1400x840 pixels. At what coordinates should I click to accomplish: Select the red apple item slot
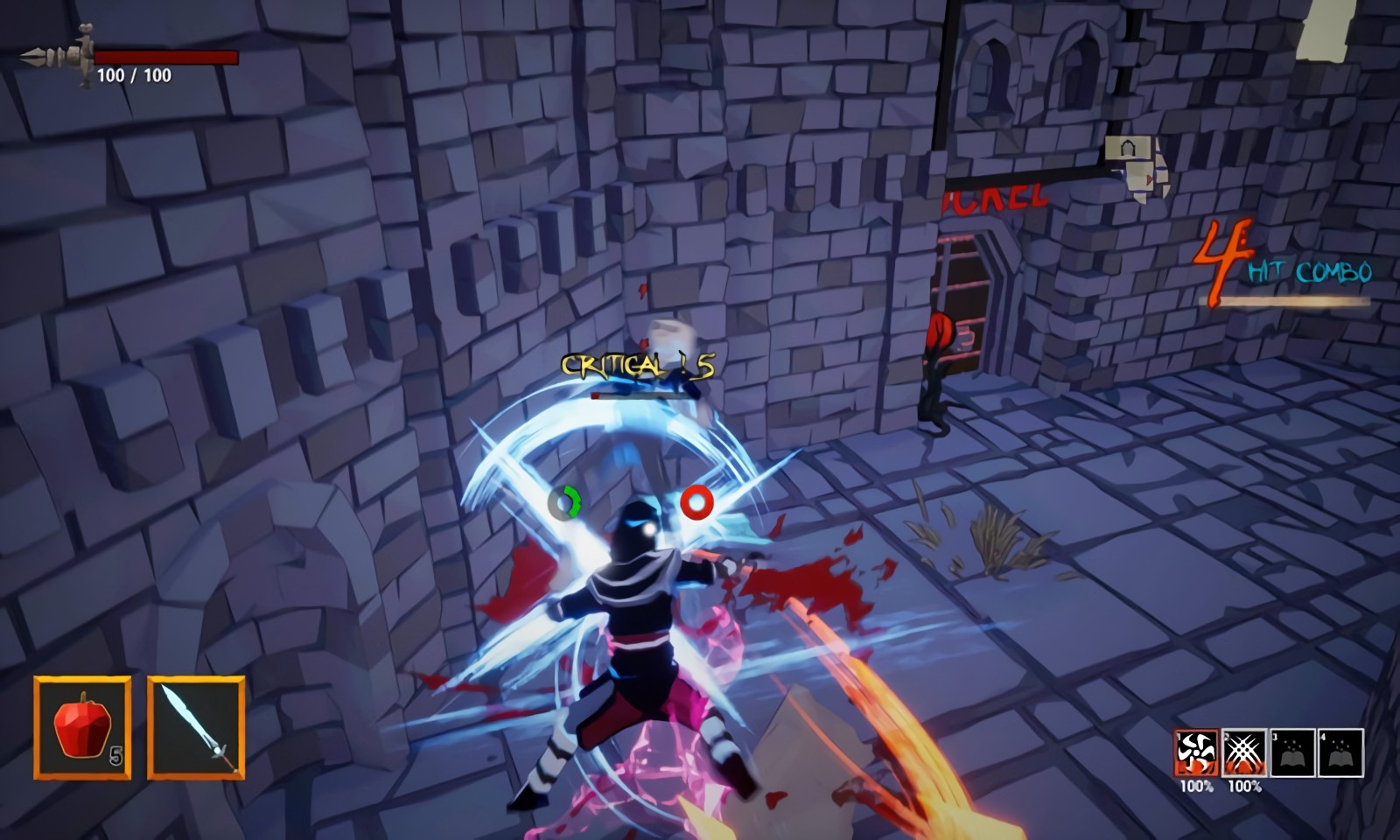click(x=82, y=727)
